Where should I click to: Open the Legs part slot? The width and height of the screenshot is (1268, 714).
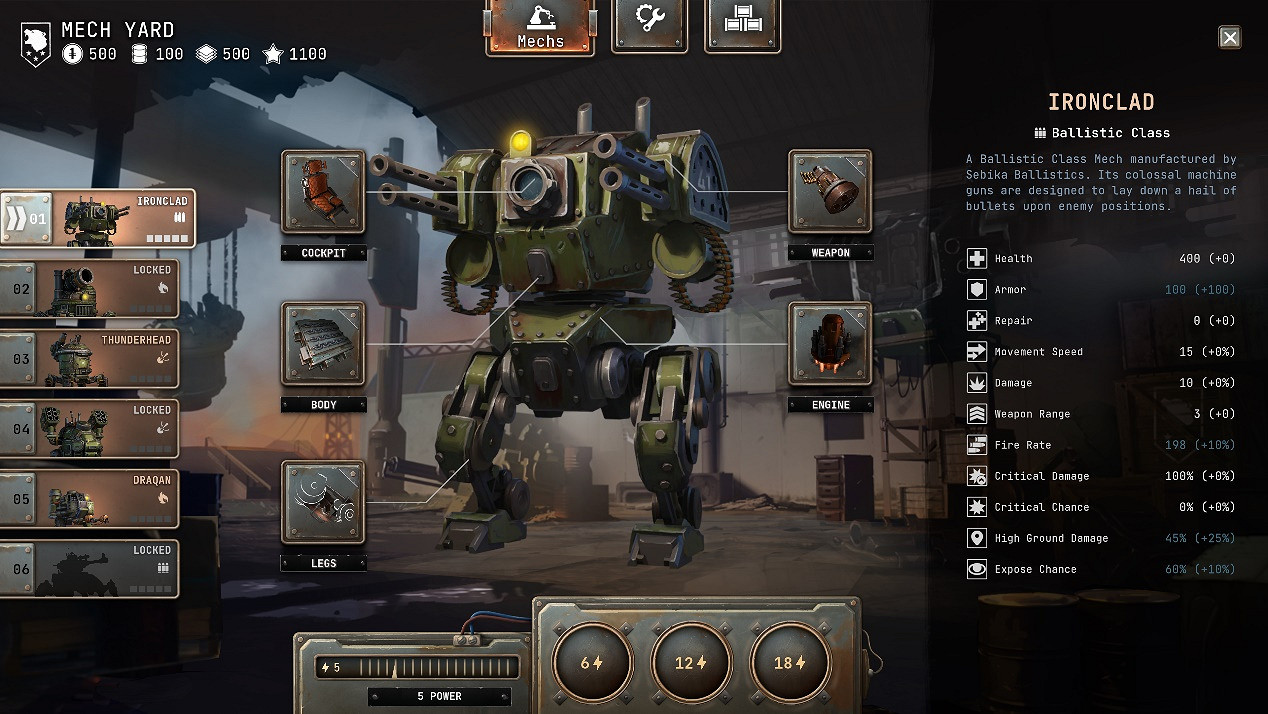coord(323,502)
